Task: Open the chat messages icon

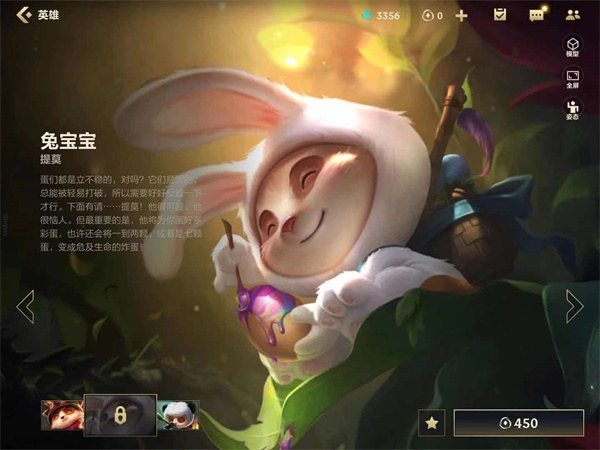Action: pyautogui.click(x=537, y=15)
